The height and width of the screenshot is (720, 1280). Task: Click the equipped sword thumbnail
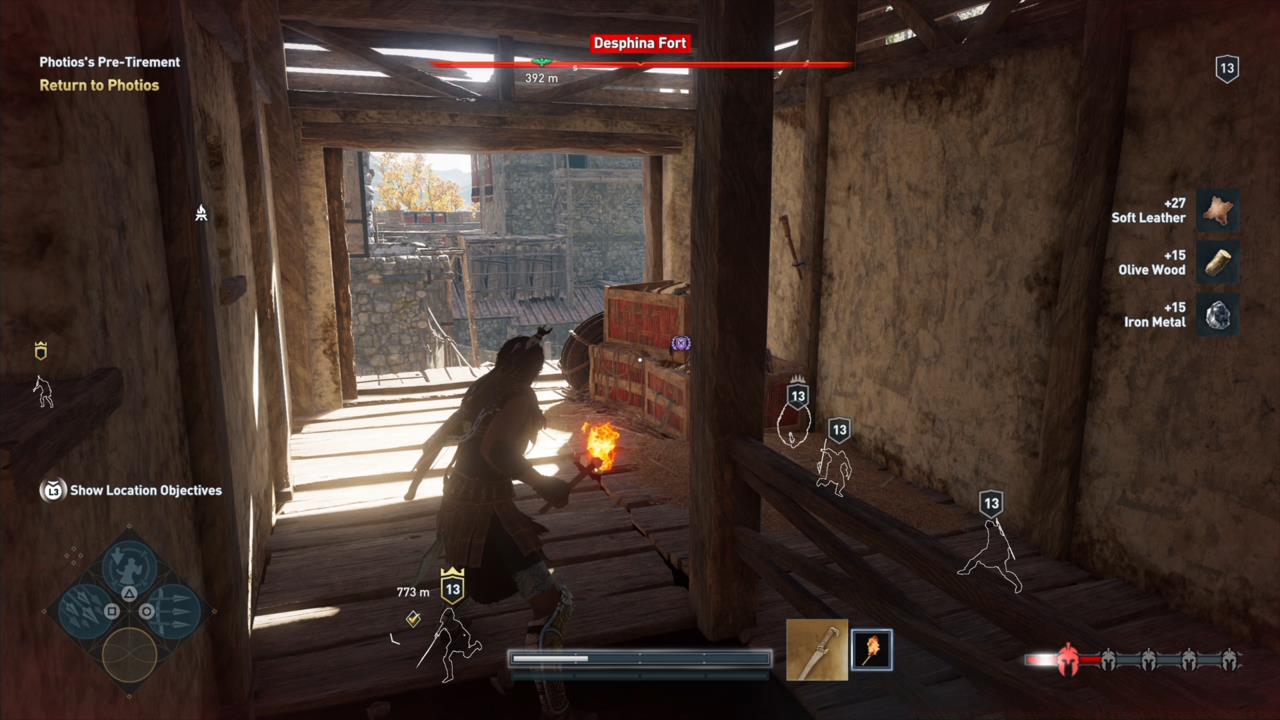[817, 650]
